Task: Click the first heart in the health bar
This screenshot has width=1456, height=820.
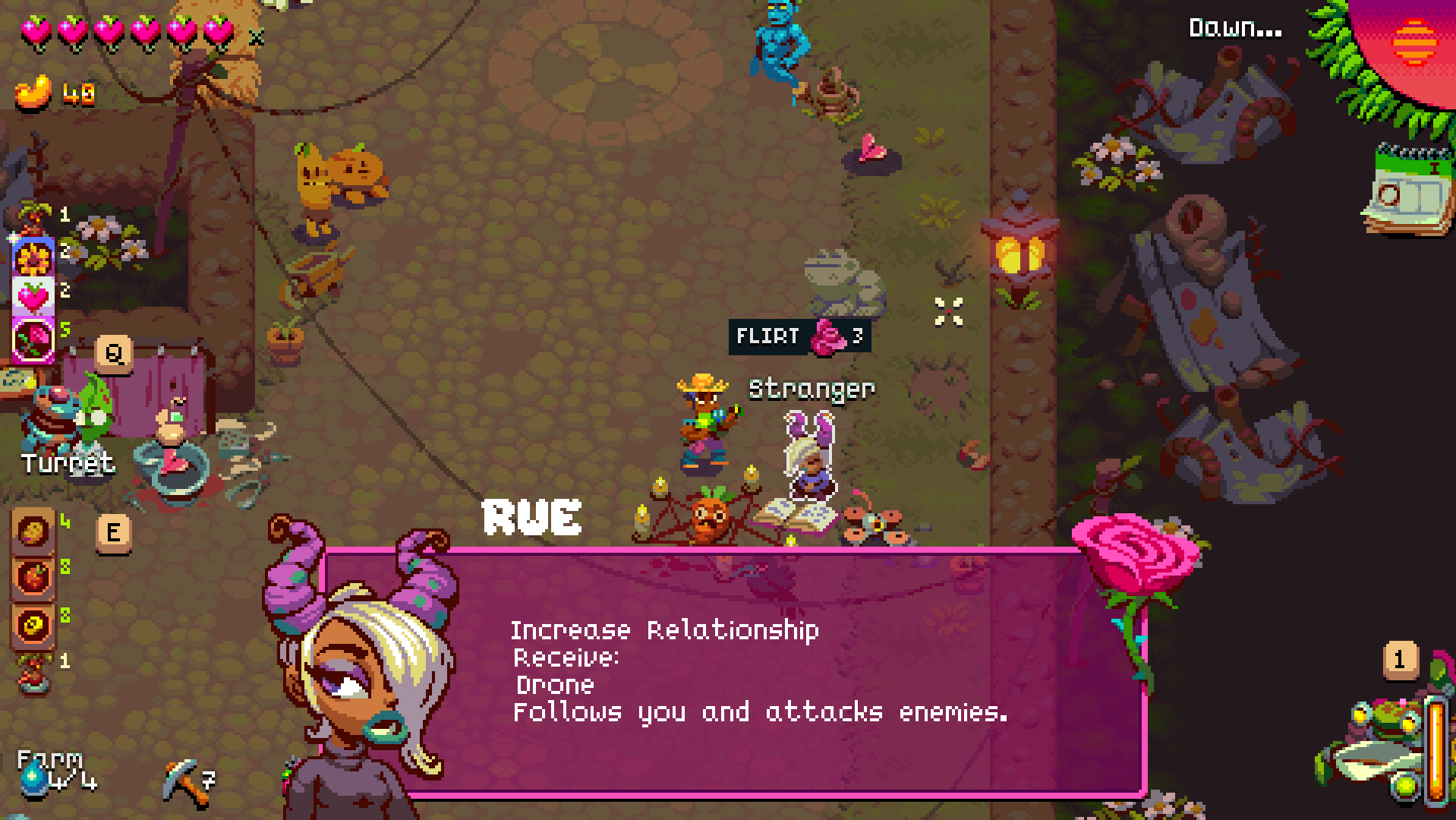Action: tap(36, 32)
